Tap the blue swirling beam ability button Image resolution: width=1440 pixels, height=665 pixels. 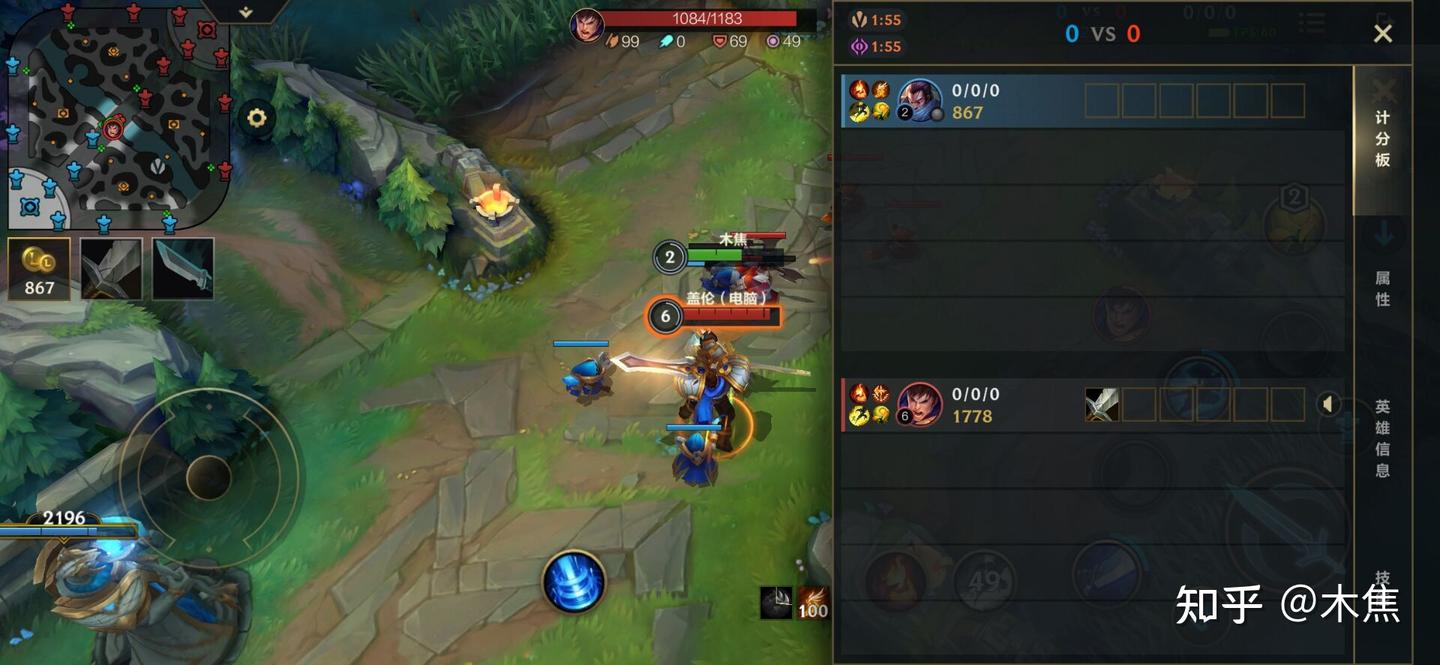pos(574,582)
